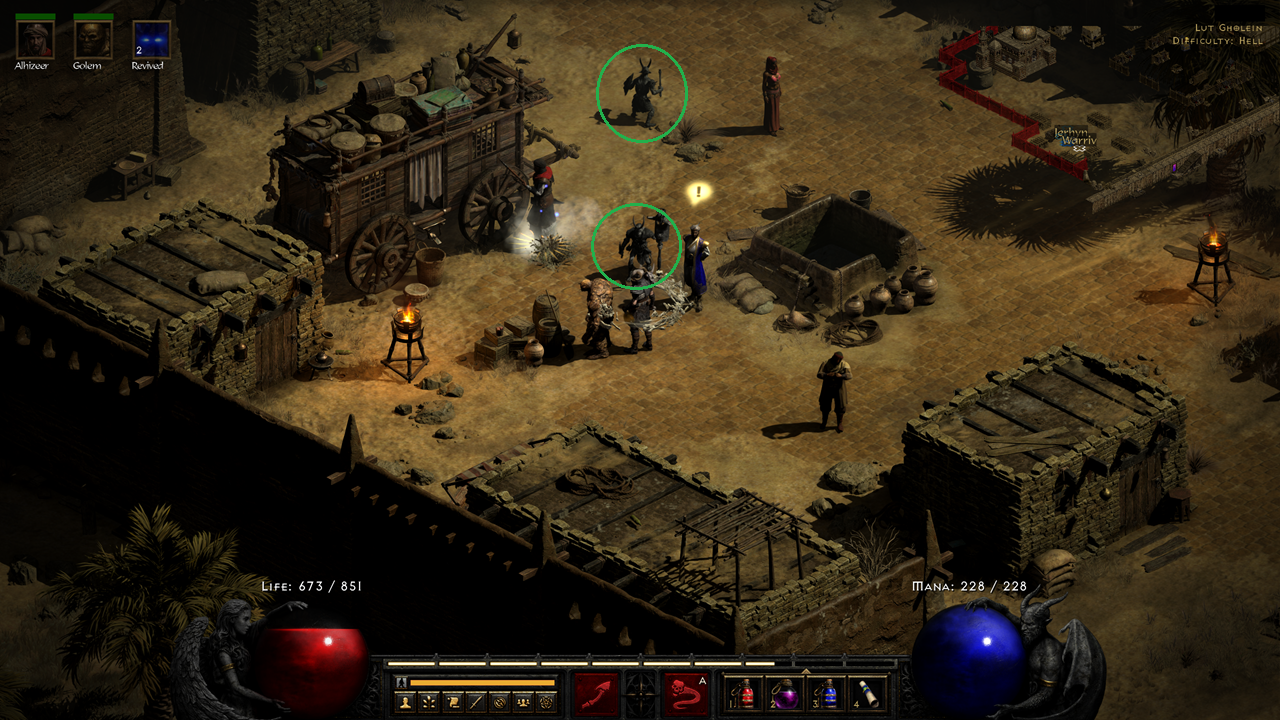Viewport: 1280px width, 720px height.
Task: Choose the right red skull skill icon
Action: coord(685,693)
